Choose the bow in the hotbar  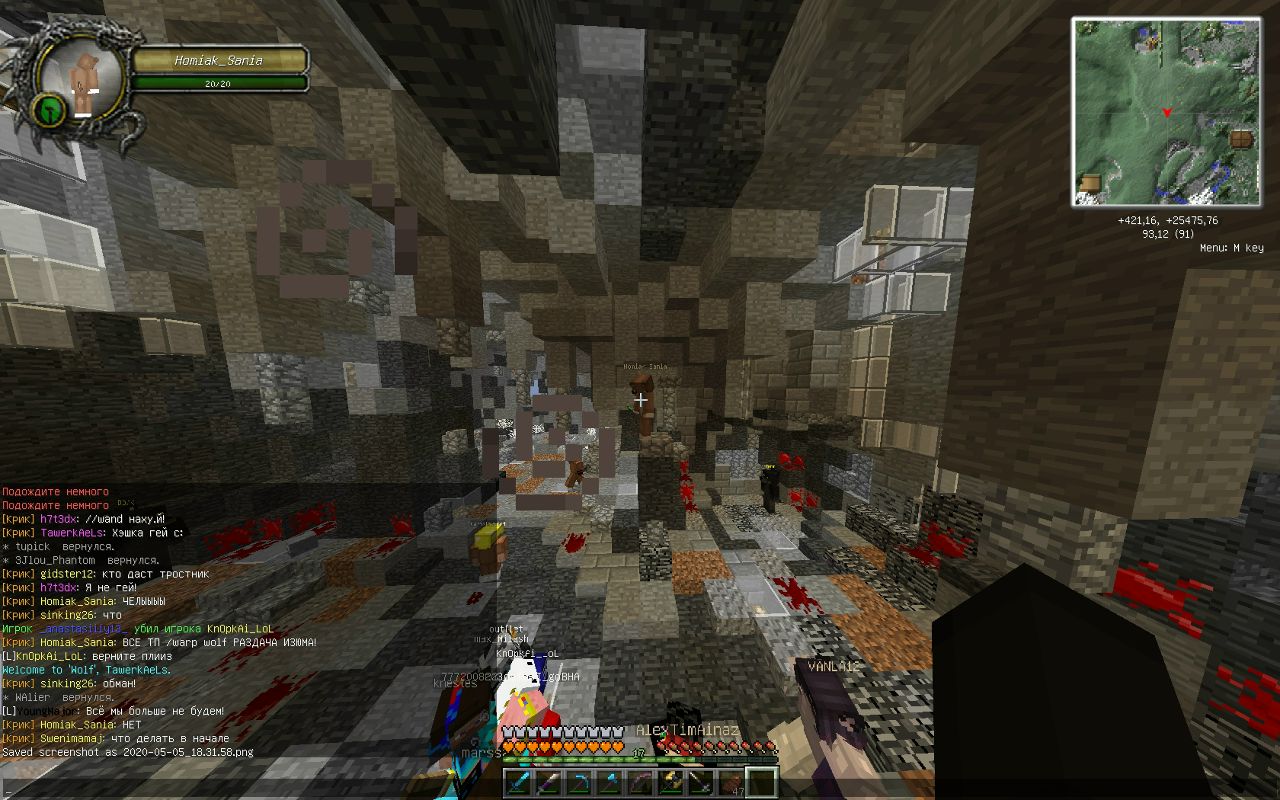[x=640, y=782]
